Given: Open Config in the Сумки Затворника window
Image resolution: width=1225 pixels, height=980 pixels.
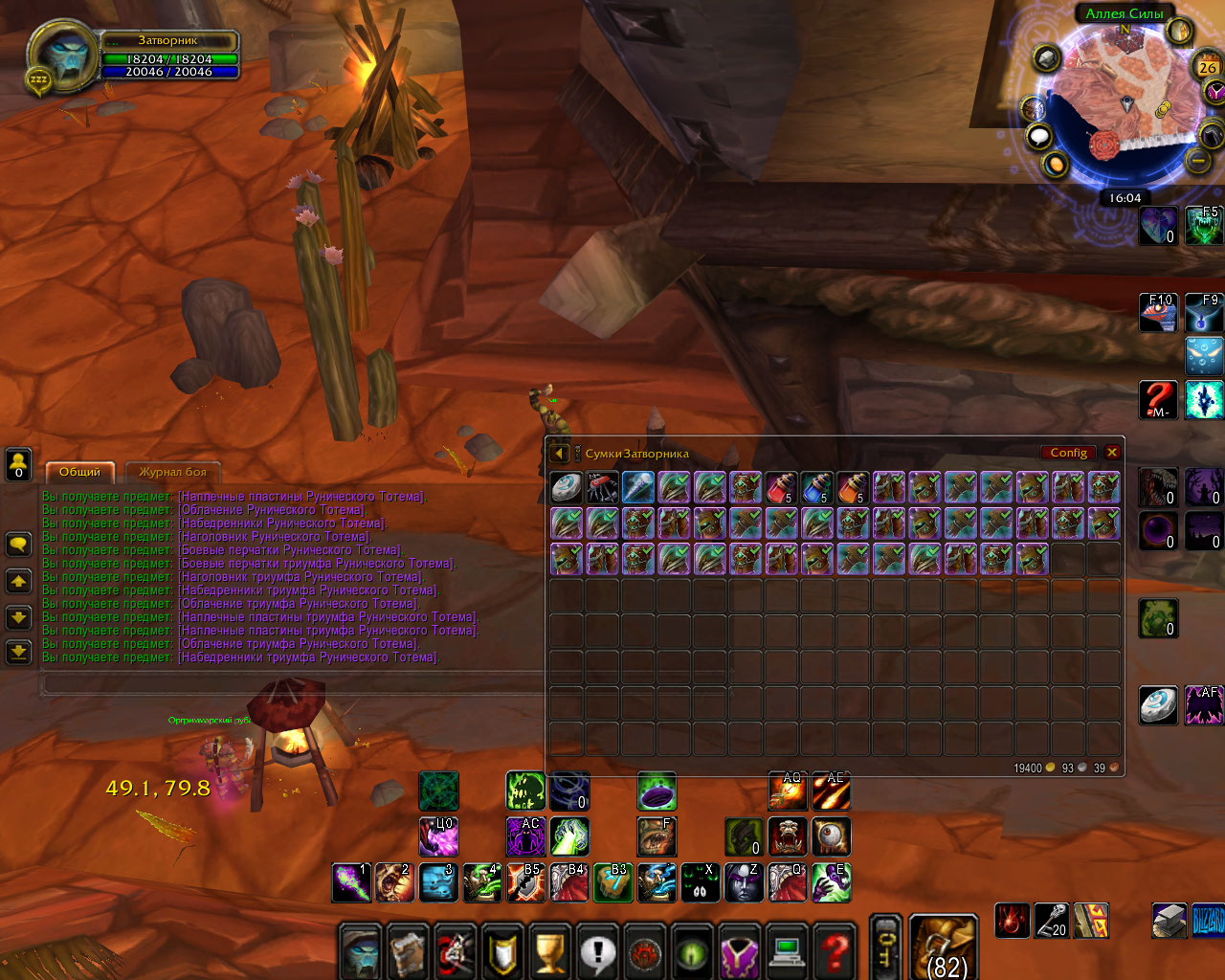Looking at the screenshot, I should [x=1069, y=453].
